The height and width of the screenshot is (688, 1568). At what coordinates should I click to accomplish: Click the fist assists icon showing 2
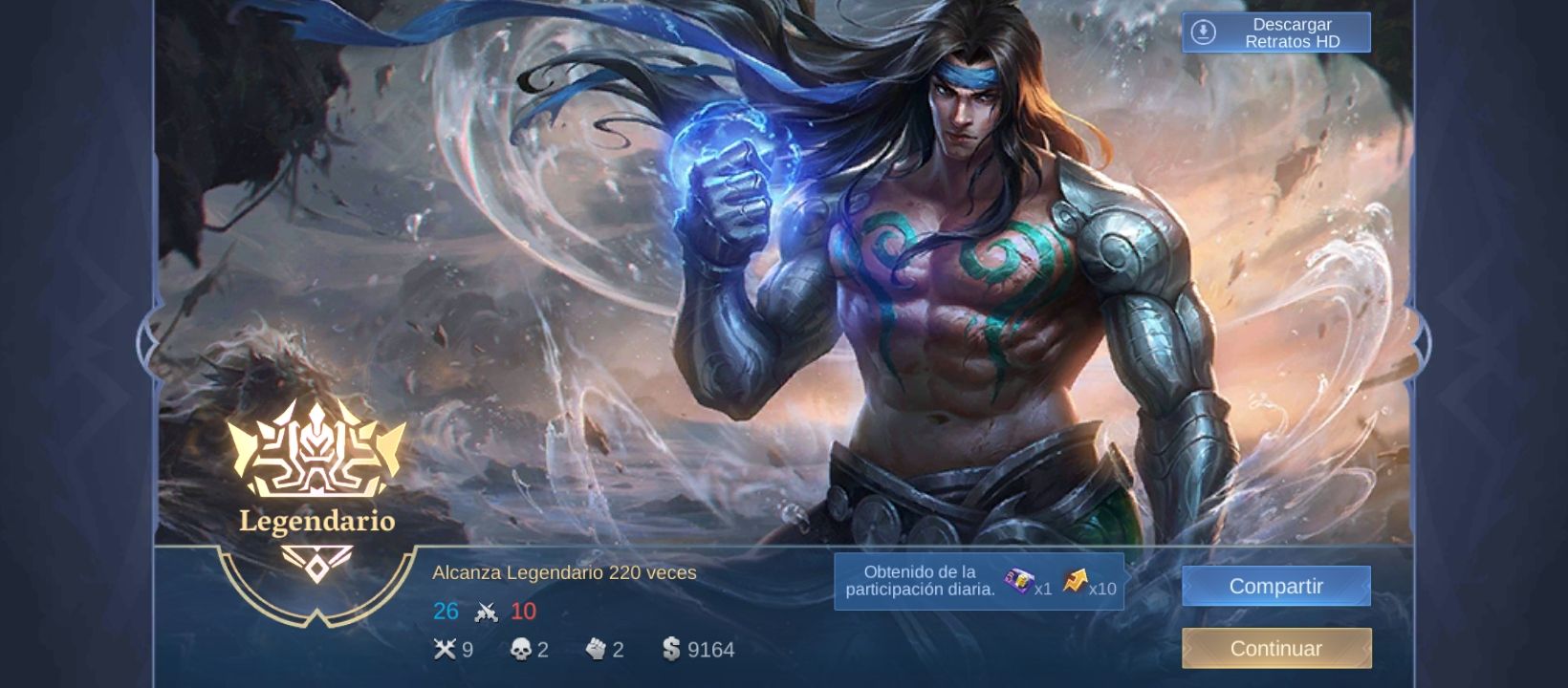[595, 650]
